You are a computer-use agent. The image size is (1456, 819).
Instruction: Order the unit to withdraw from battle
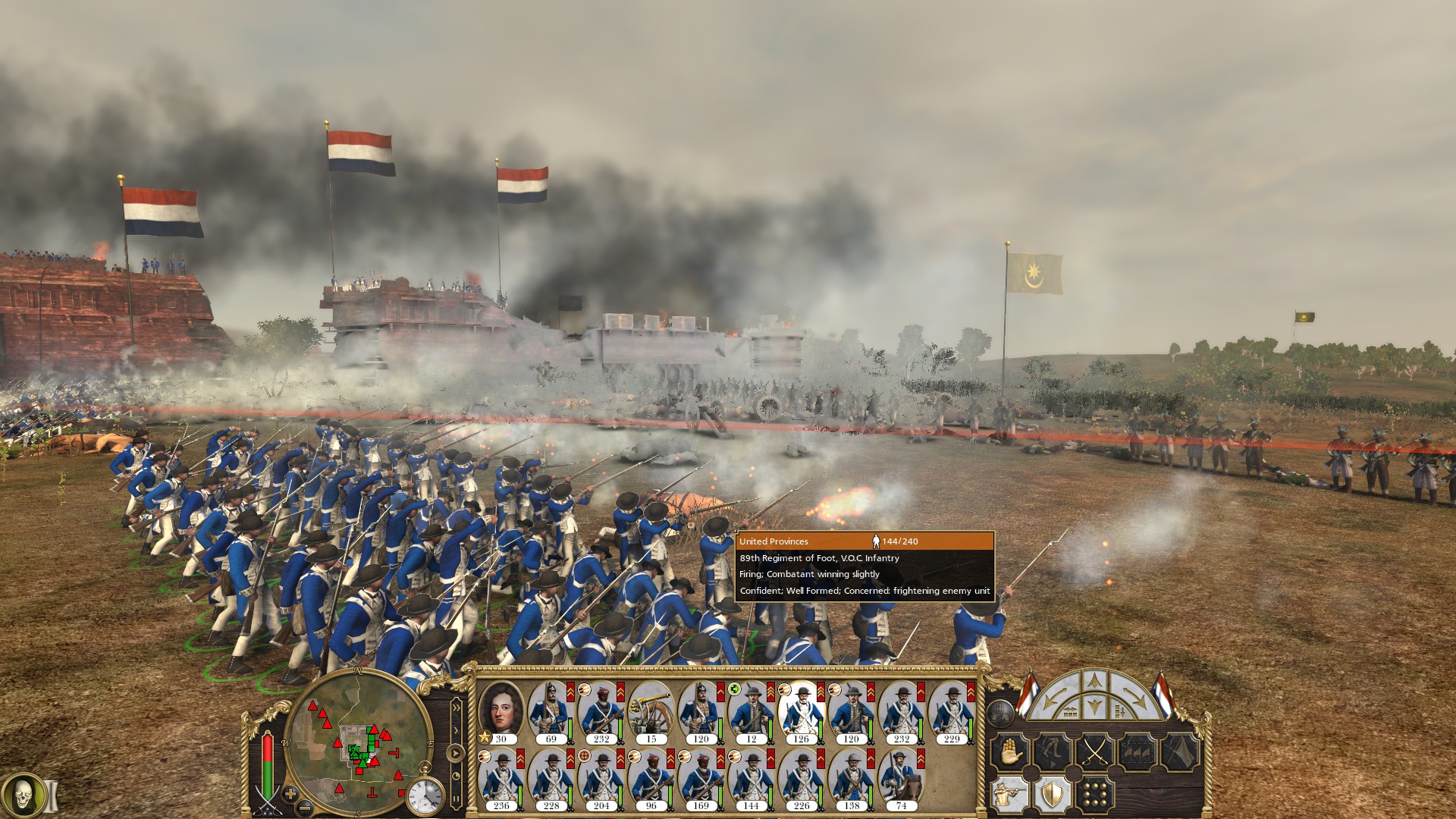1179,751
